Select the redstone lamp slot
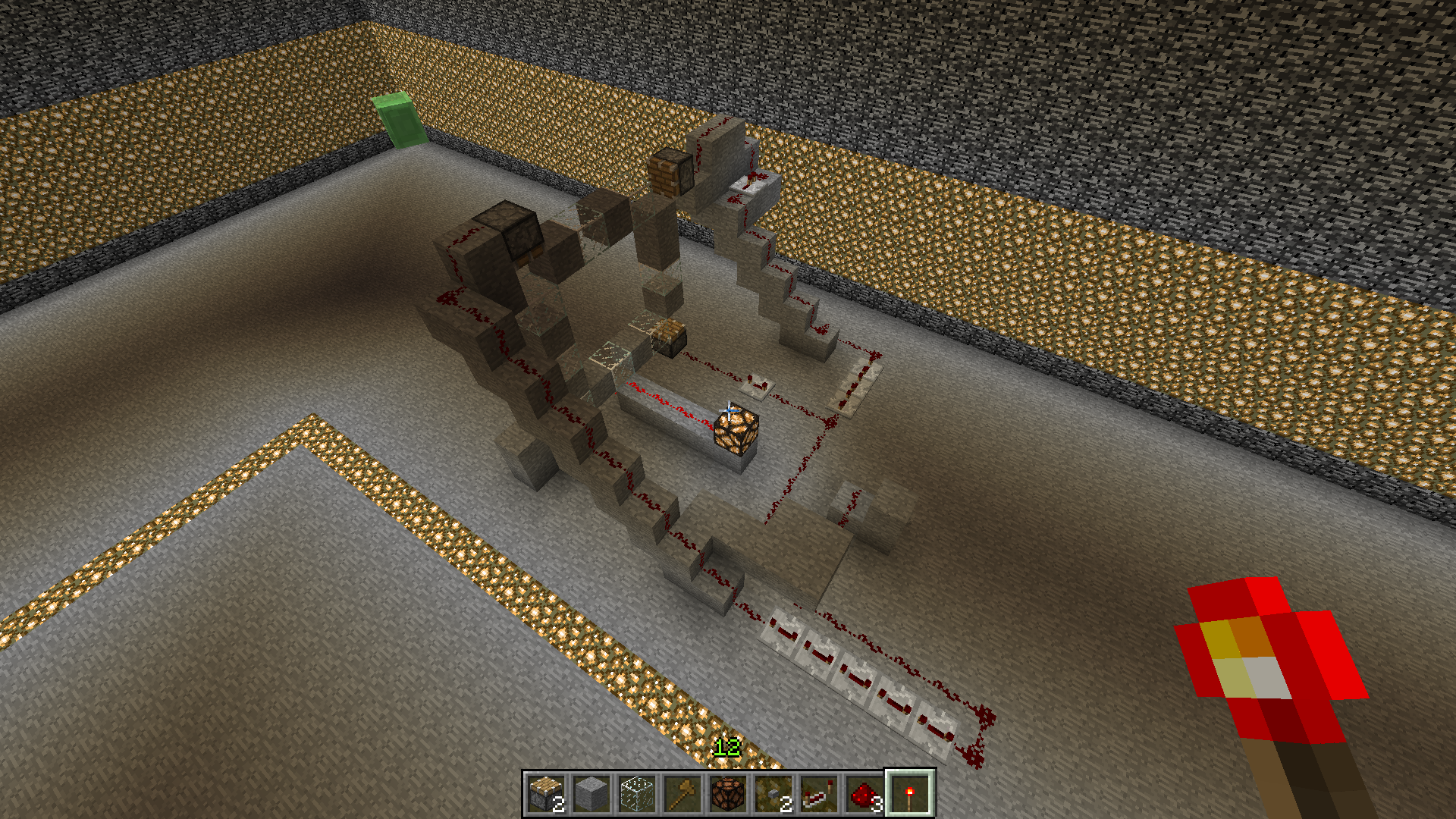 (x=728, y=794)
